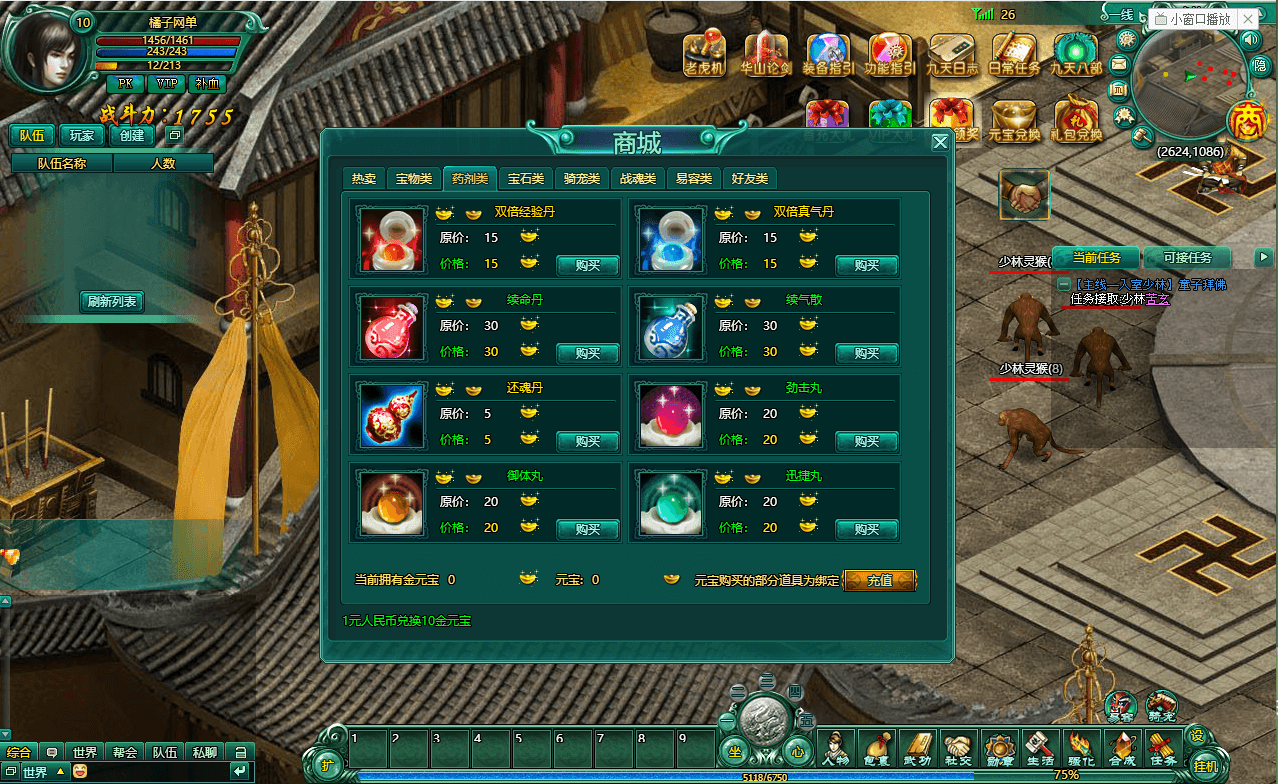Switch to the 热卖 shop tab

point(363,179)
